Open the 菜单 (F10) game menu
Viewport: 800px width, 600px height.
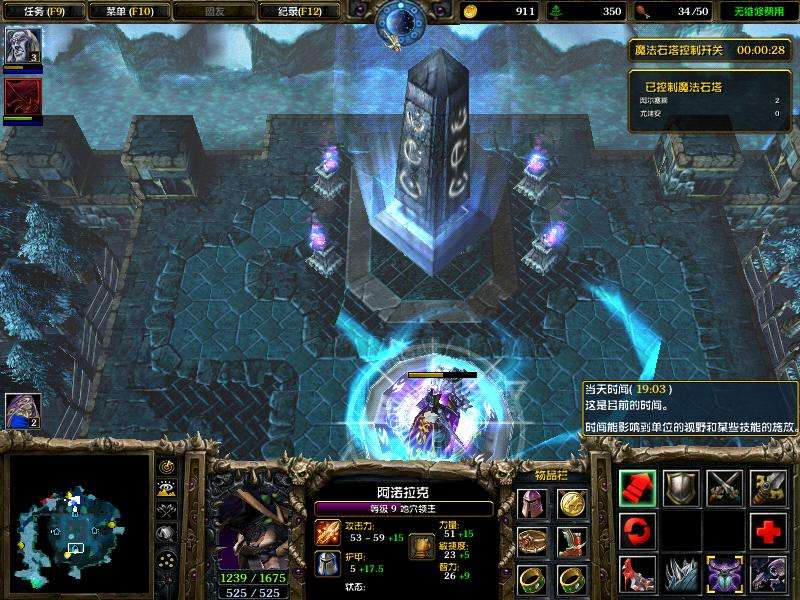pyautogui.click(x=127, y=11)
